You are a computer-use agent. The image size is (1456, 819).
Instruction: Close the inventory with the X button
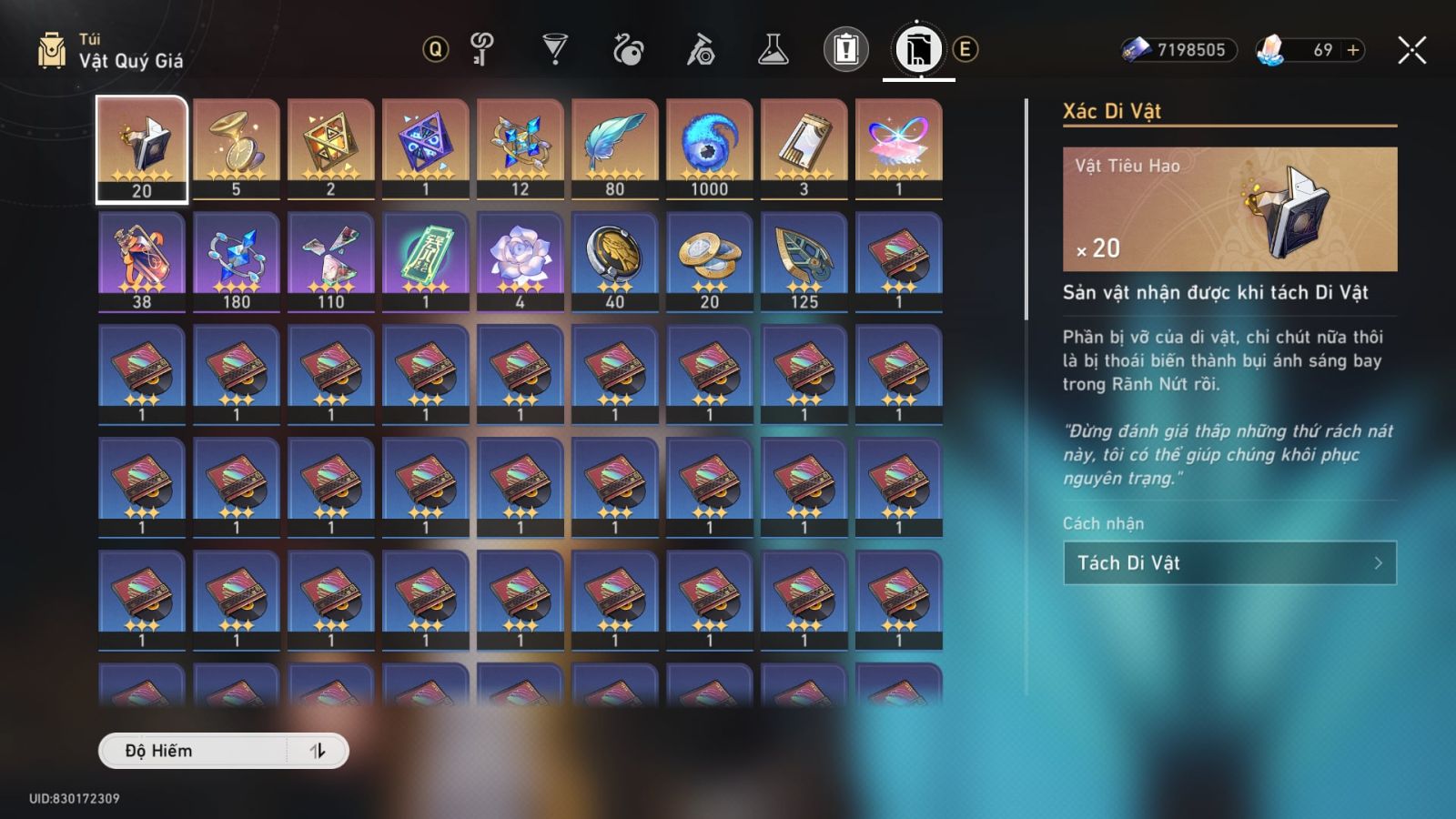pos(1411,50)
